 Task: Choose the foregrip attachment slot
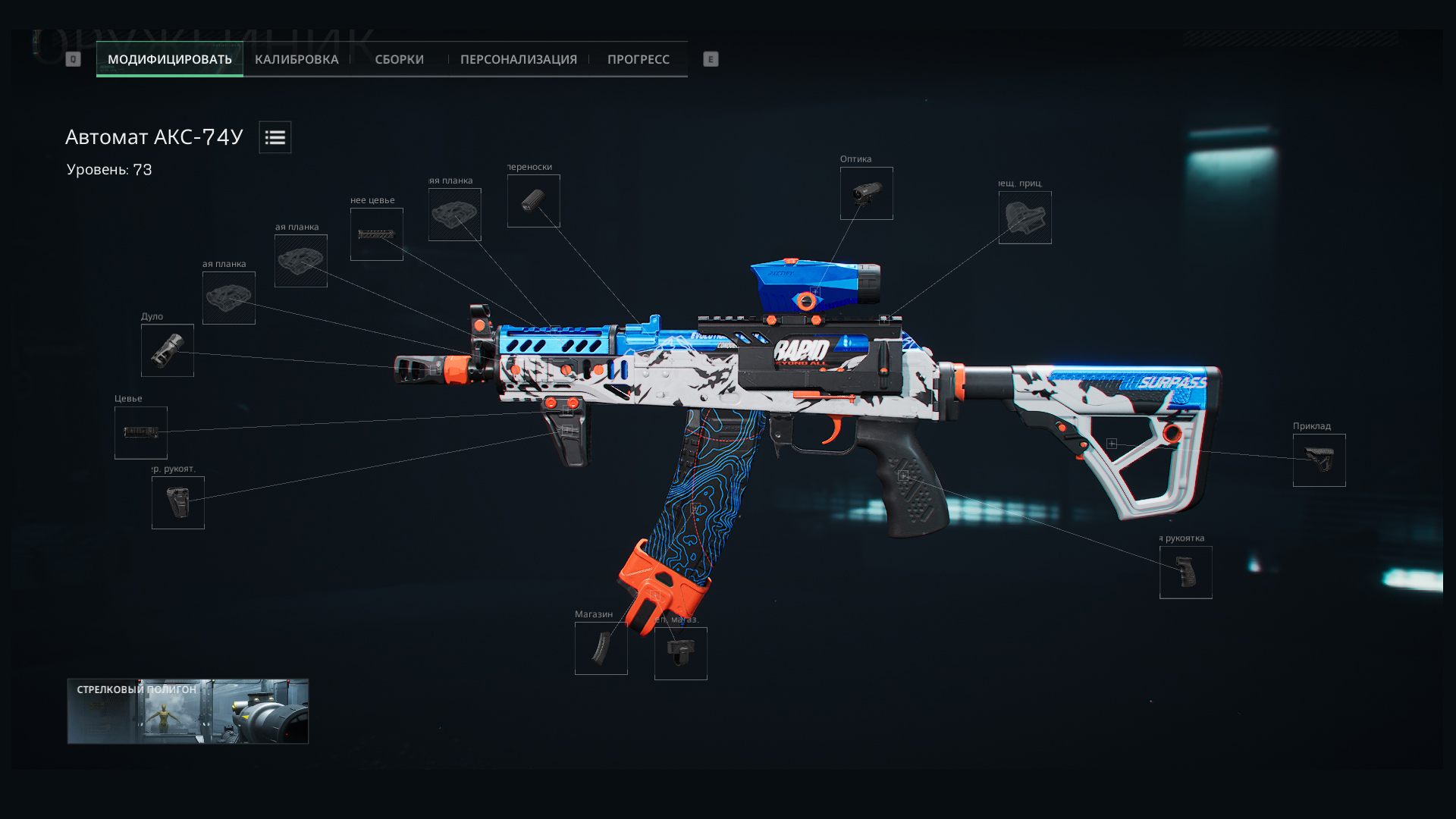coord(177,503)
